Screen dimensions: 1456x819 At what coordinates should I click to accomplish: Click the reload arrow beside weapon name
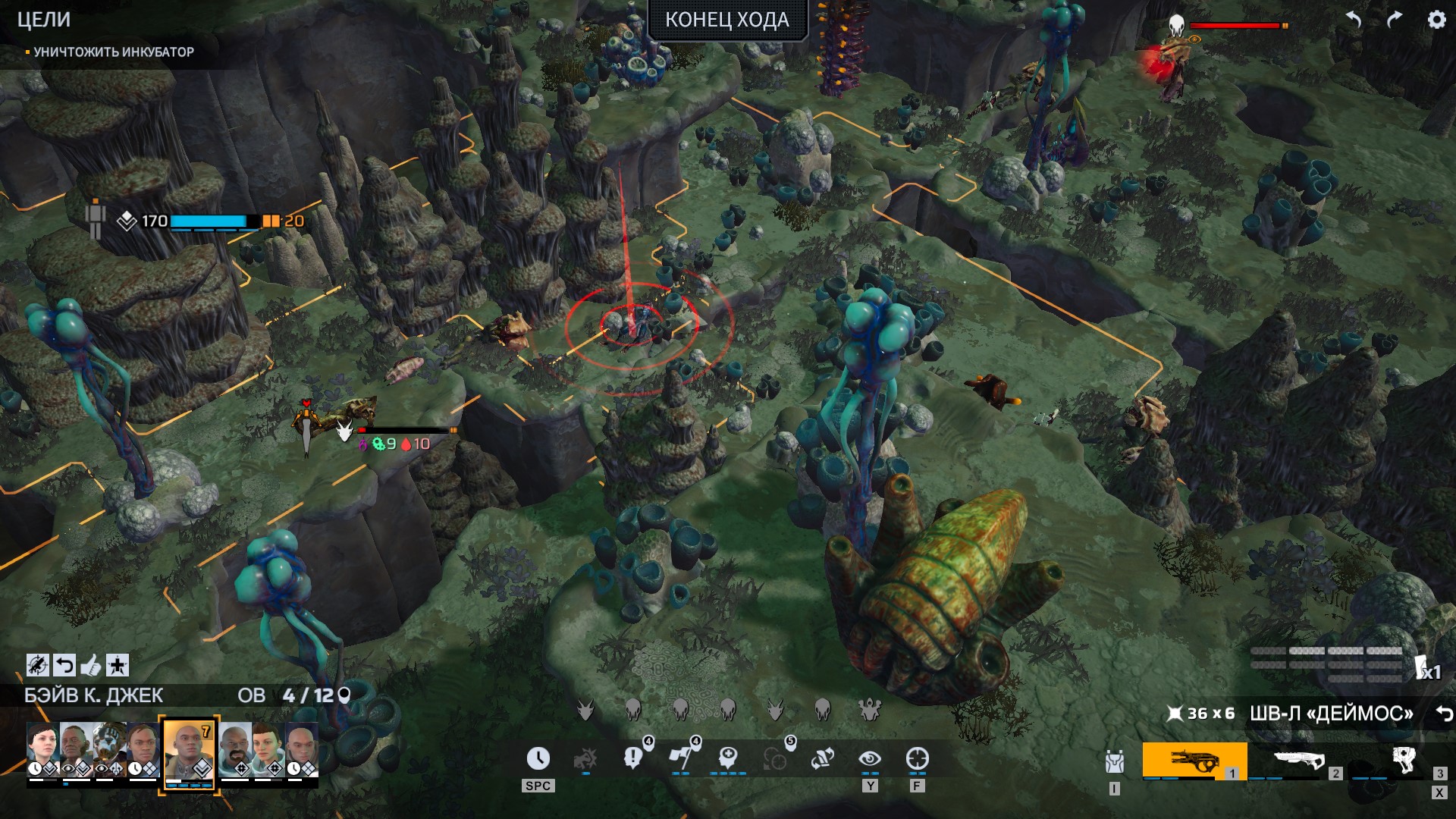[x=1443, y=714]
